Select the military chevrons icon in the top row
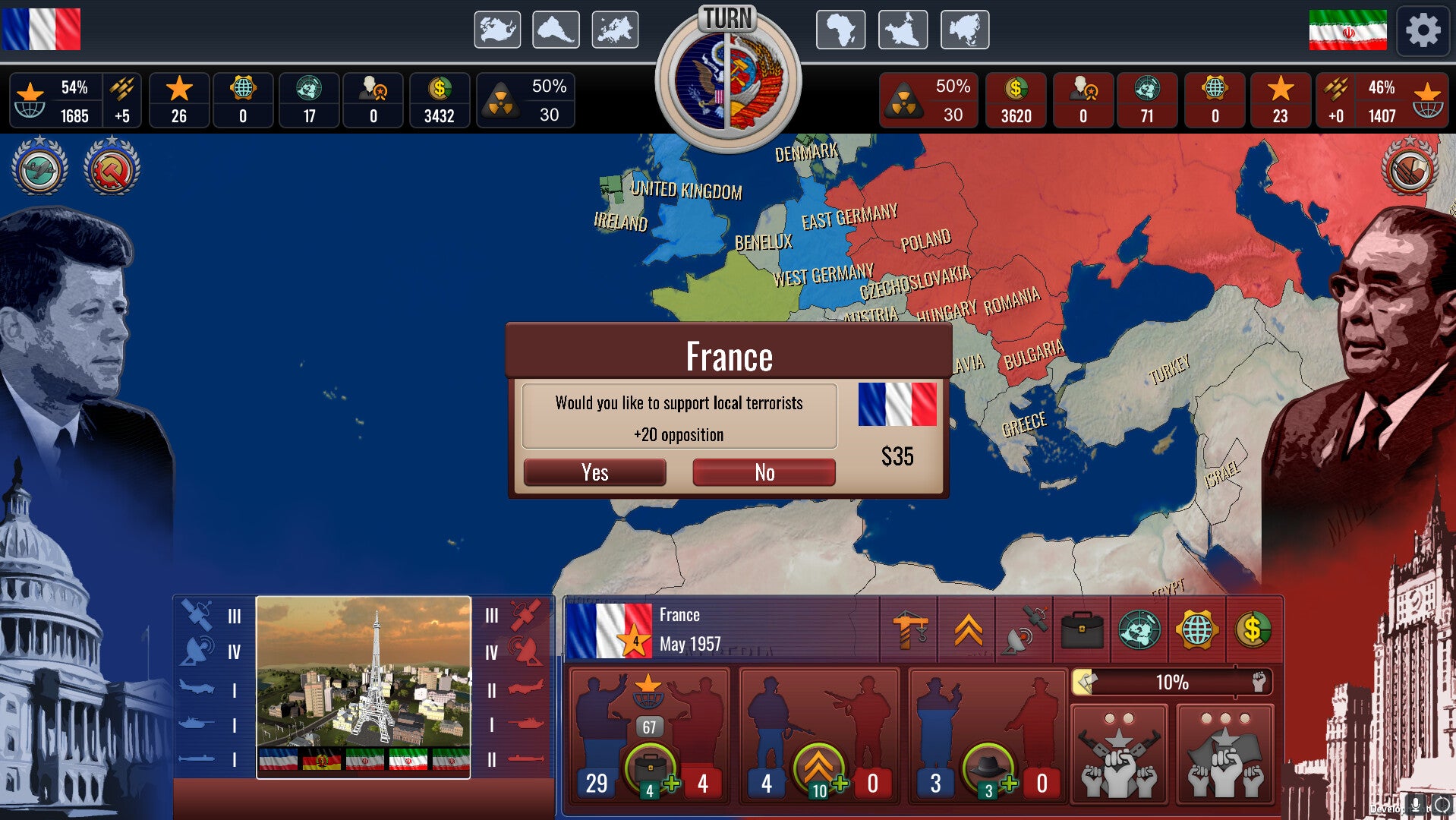 click(968, 630)
